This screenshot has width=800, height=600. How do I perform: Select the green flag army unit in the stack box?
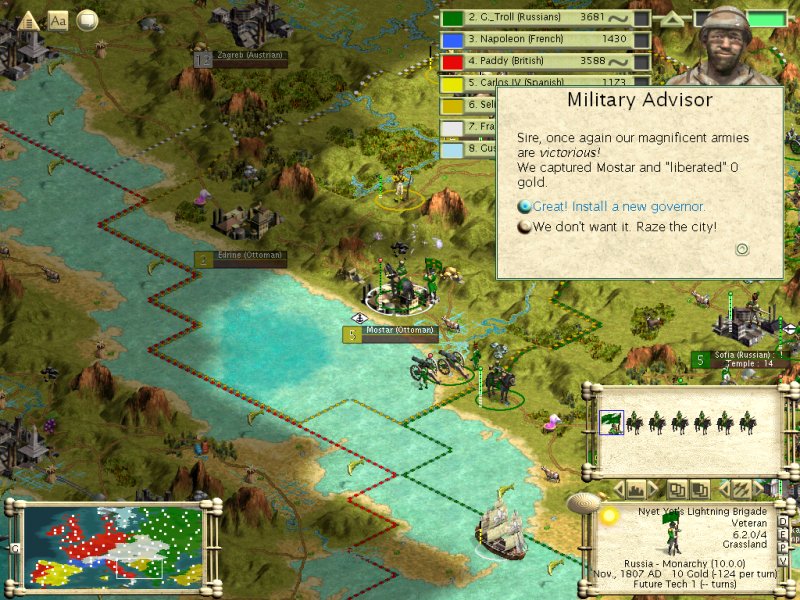tap(611, 423)
